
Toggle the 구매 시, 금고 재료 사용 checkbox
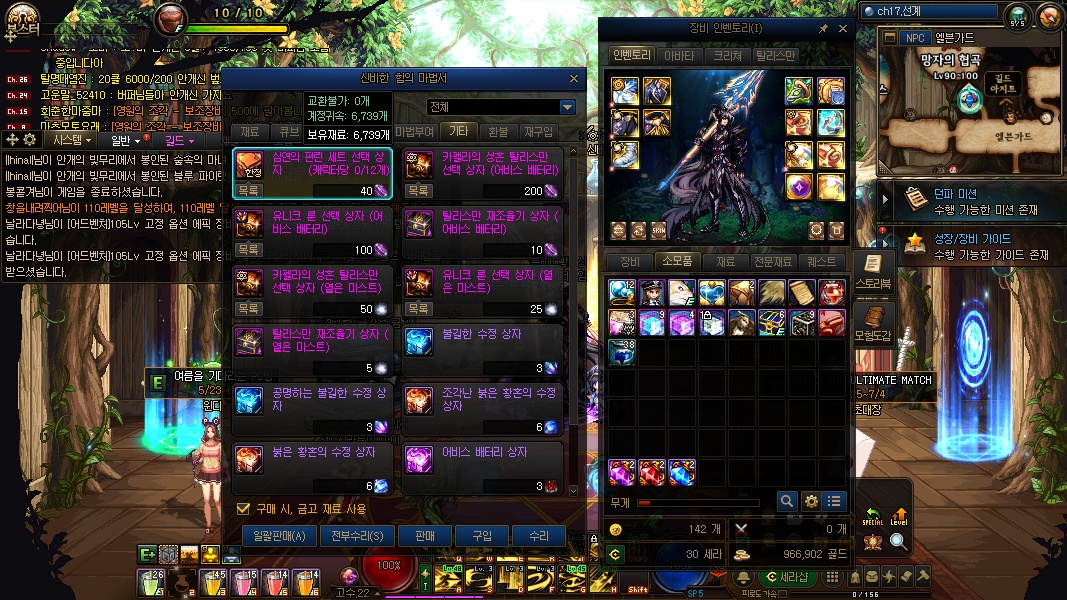pos(242,509)
